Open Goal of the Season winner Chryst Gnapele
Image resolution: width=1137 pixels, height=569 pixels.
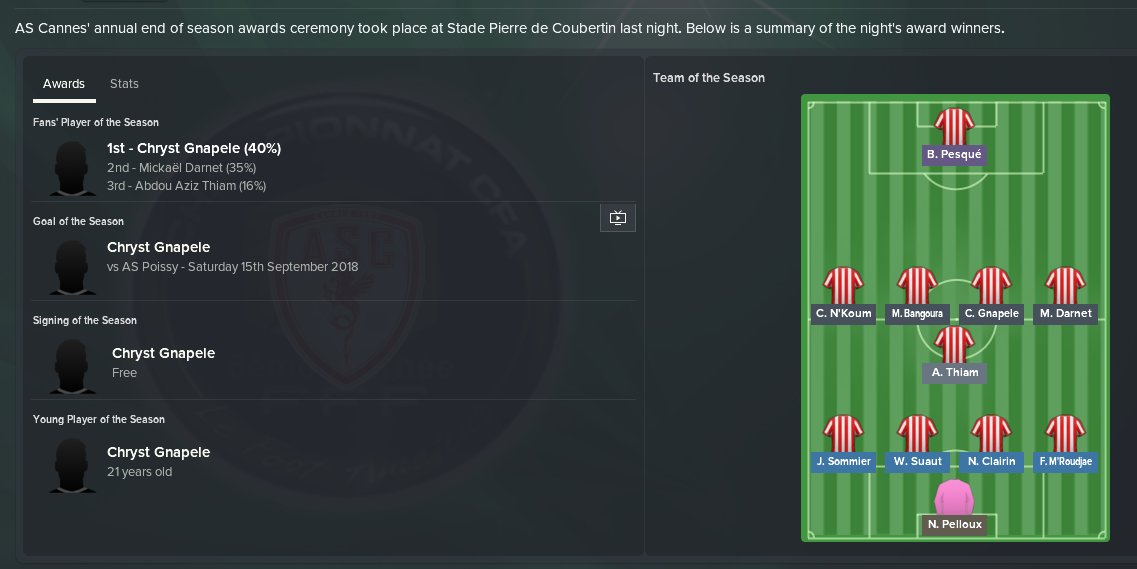click(x=158, y=247)
